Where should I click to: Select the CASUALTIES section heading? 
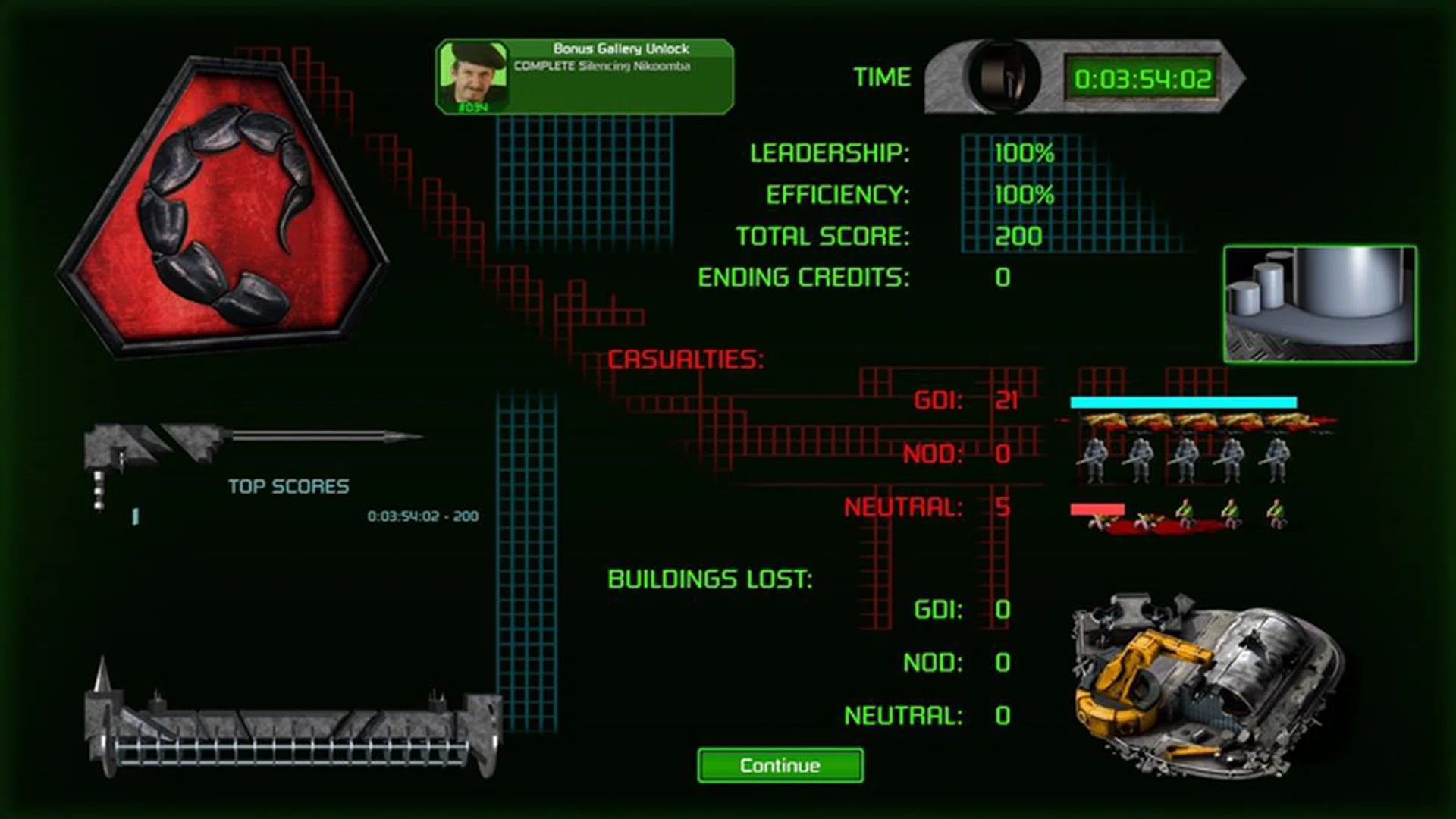pos(686,356)
